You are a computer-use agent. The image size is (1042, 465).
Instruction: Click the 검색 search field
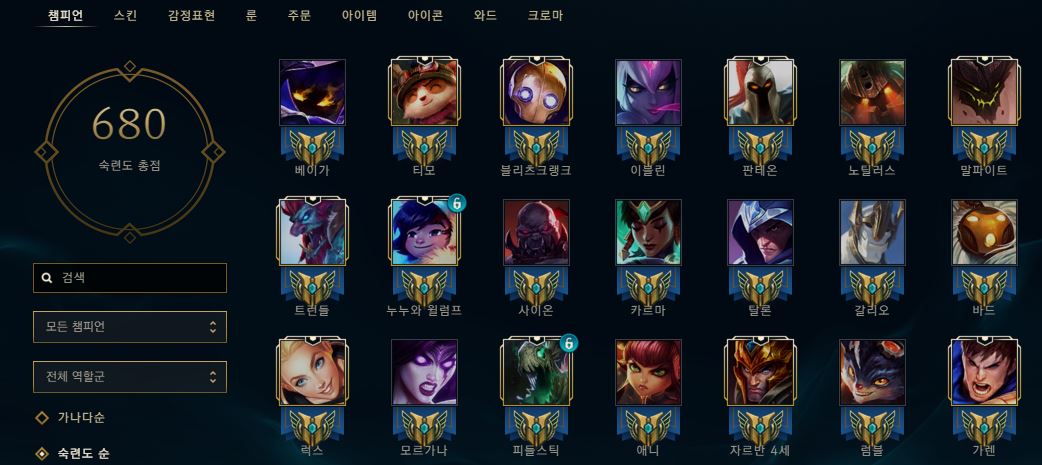point(130,278)
